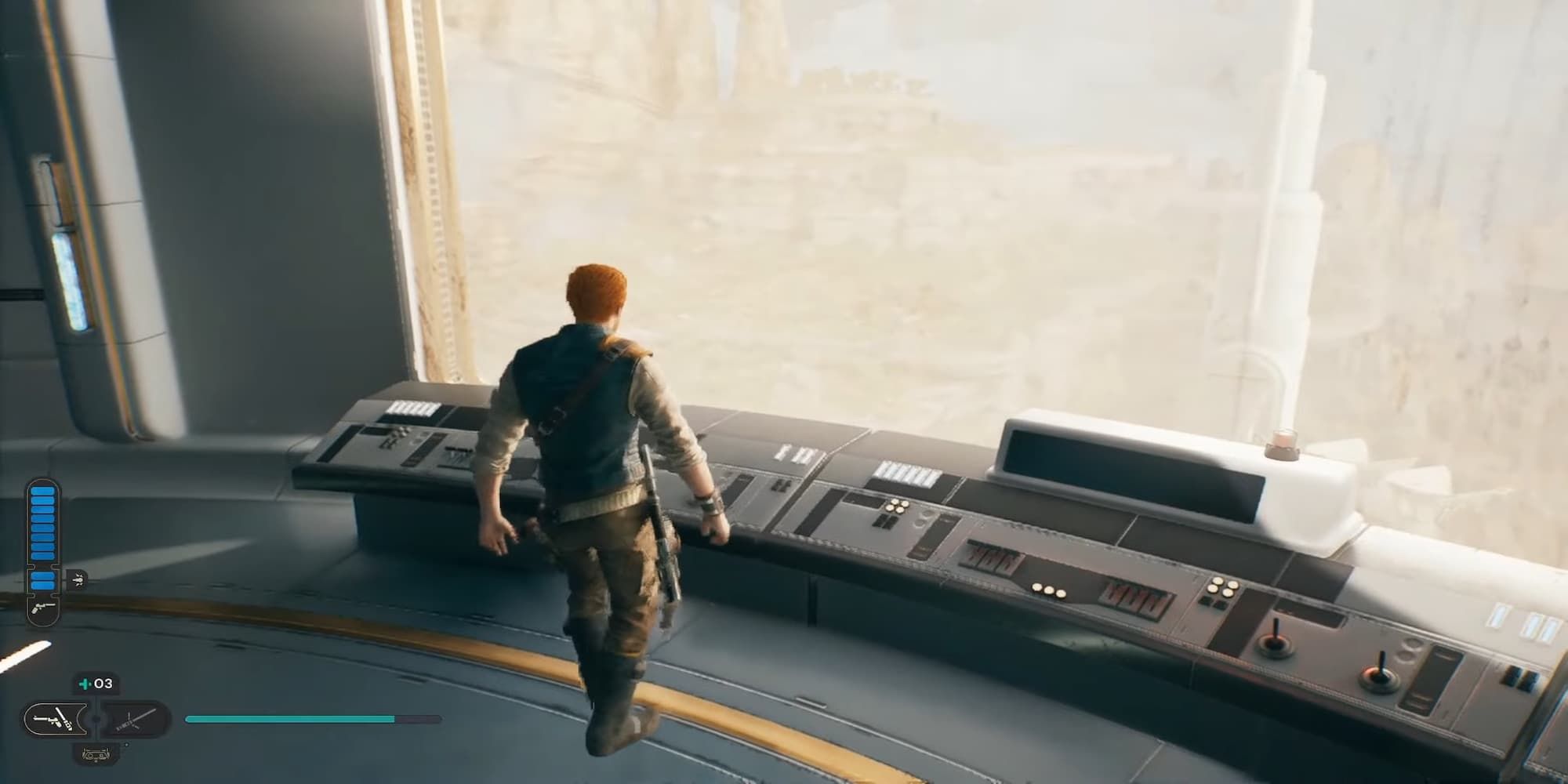Click the green health stim cross icon

click(x=84, y=684)
